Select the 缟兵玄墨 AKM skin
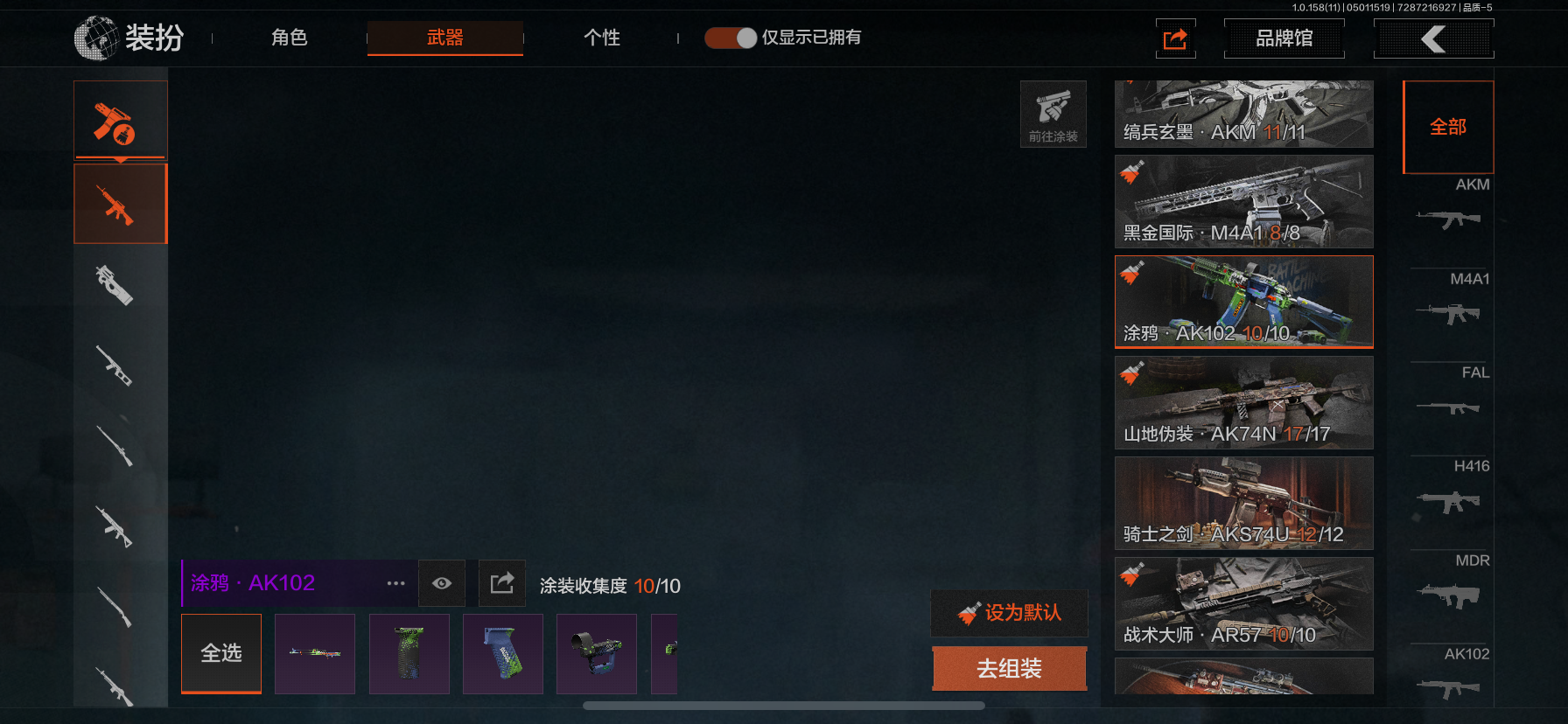1568x724 pixels. point(1243,115)
